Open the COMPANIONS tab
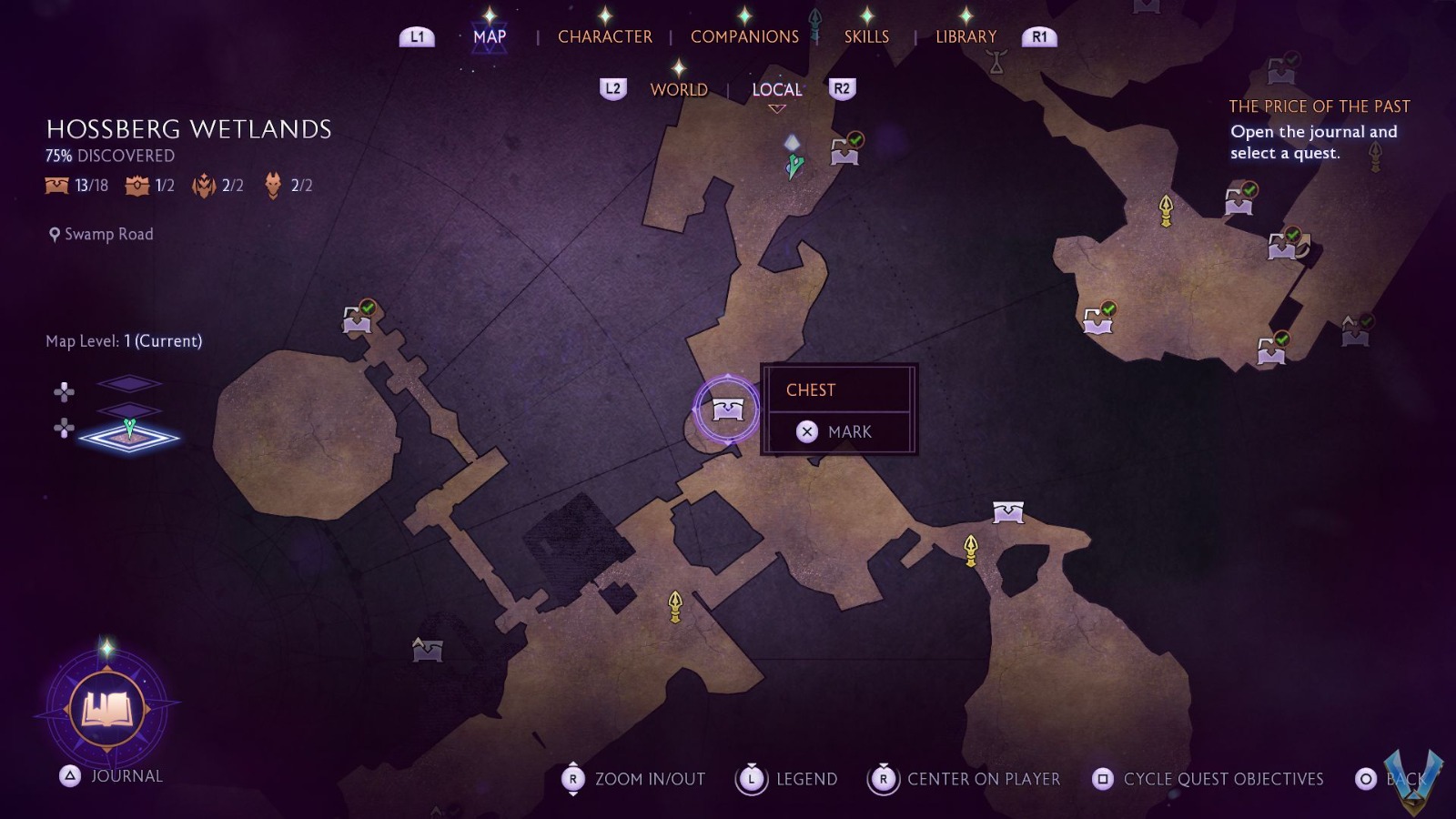This screenshot has width=1456, height=819. pos(744,36)
